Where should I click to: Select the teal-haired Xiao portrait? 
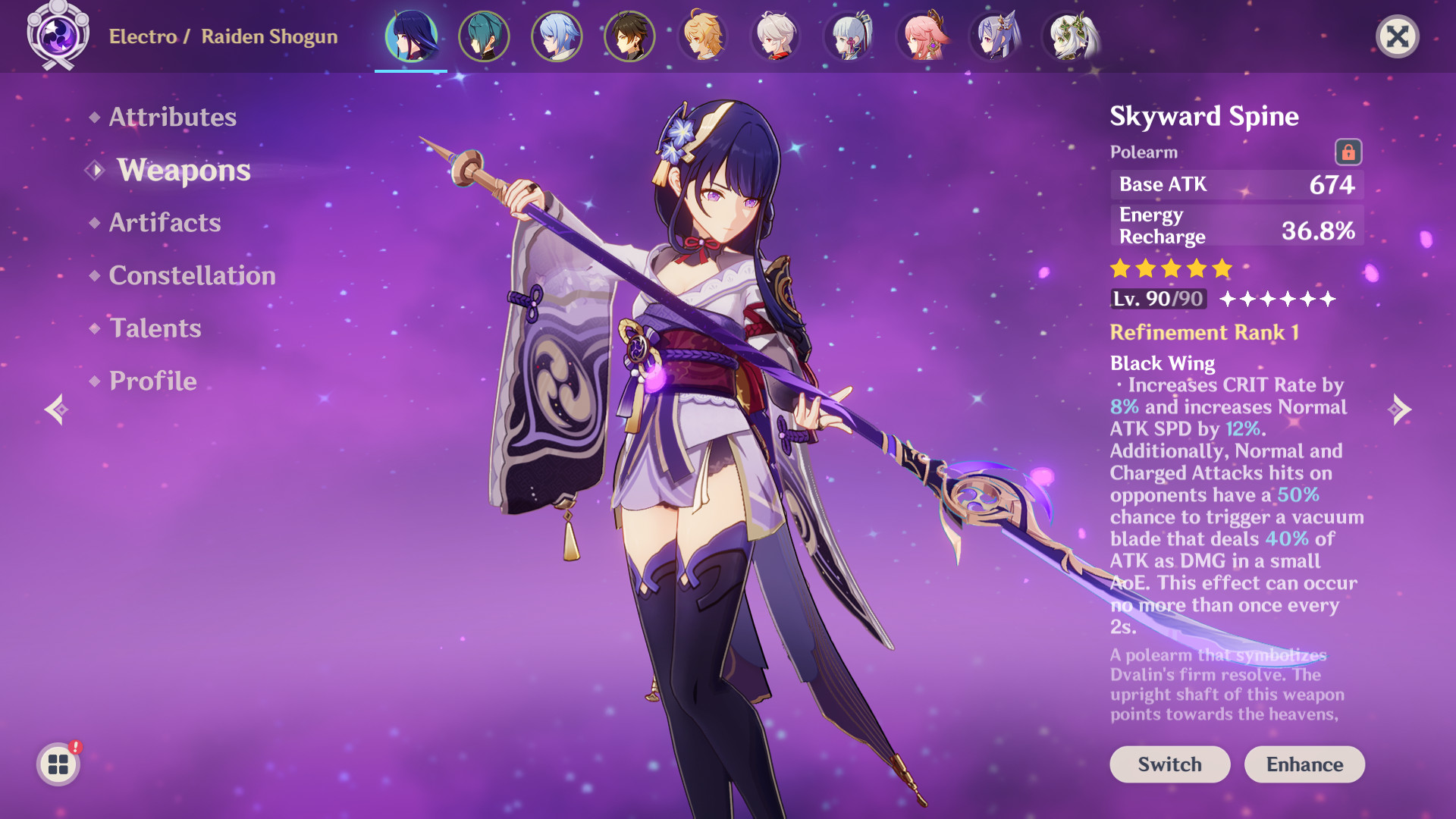pyautogui.click(x=484, y=36)
